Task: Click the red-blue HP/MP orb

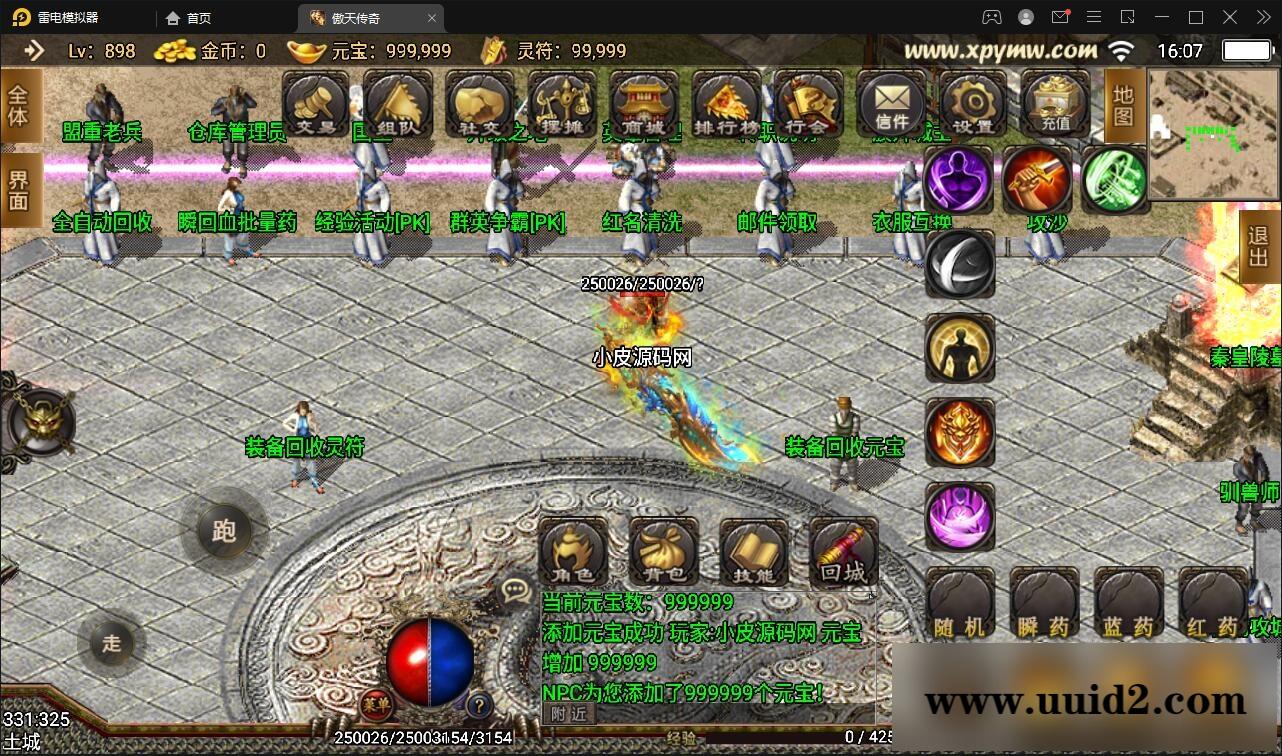Action: tap(432, 663)
